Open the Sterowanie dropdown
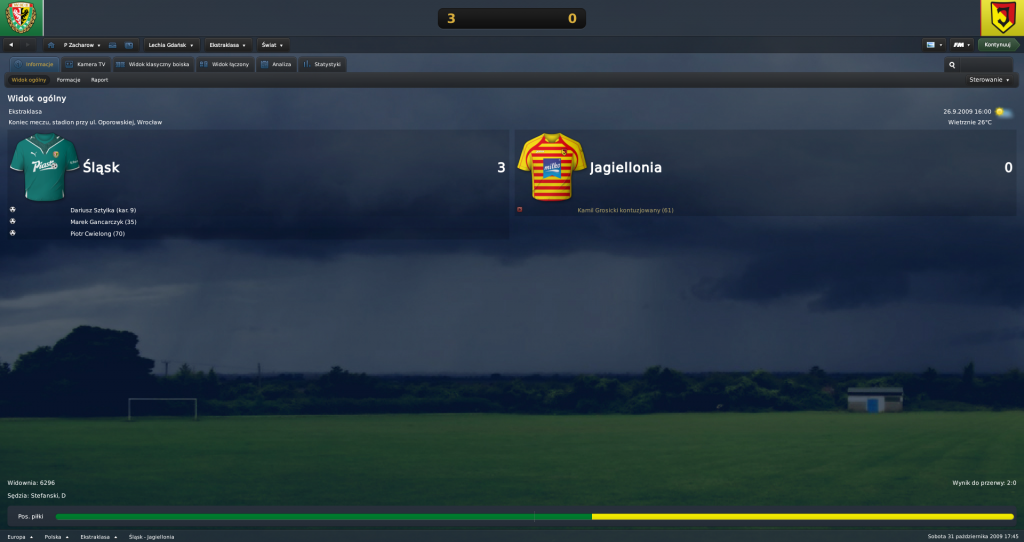Image resolution: width=1024 pixels, height=542 pixels. point(989,79)
